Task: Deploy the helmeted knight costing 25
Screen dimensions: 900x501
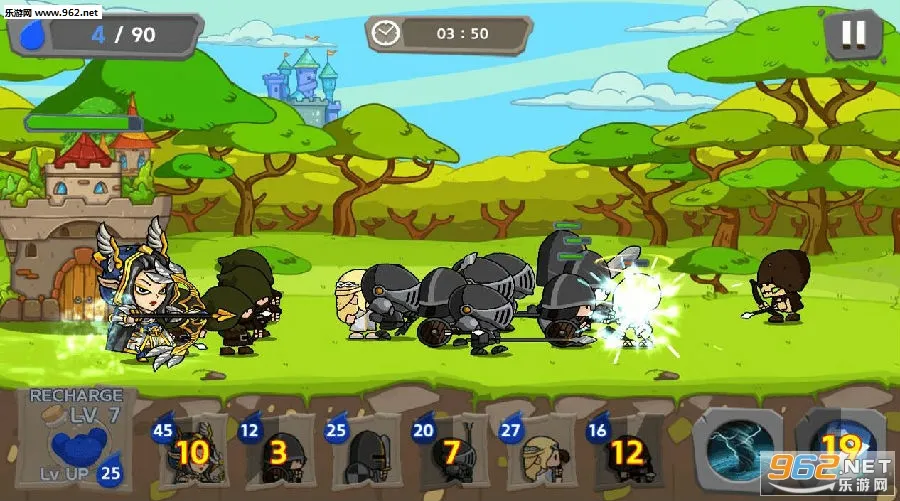Action: pyautogui.click(x=362, y=452)
